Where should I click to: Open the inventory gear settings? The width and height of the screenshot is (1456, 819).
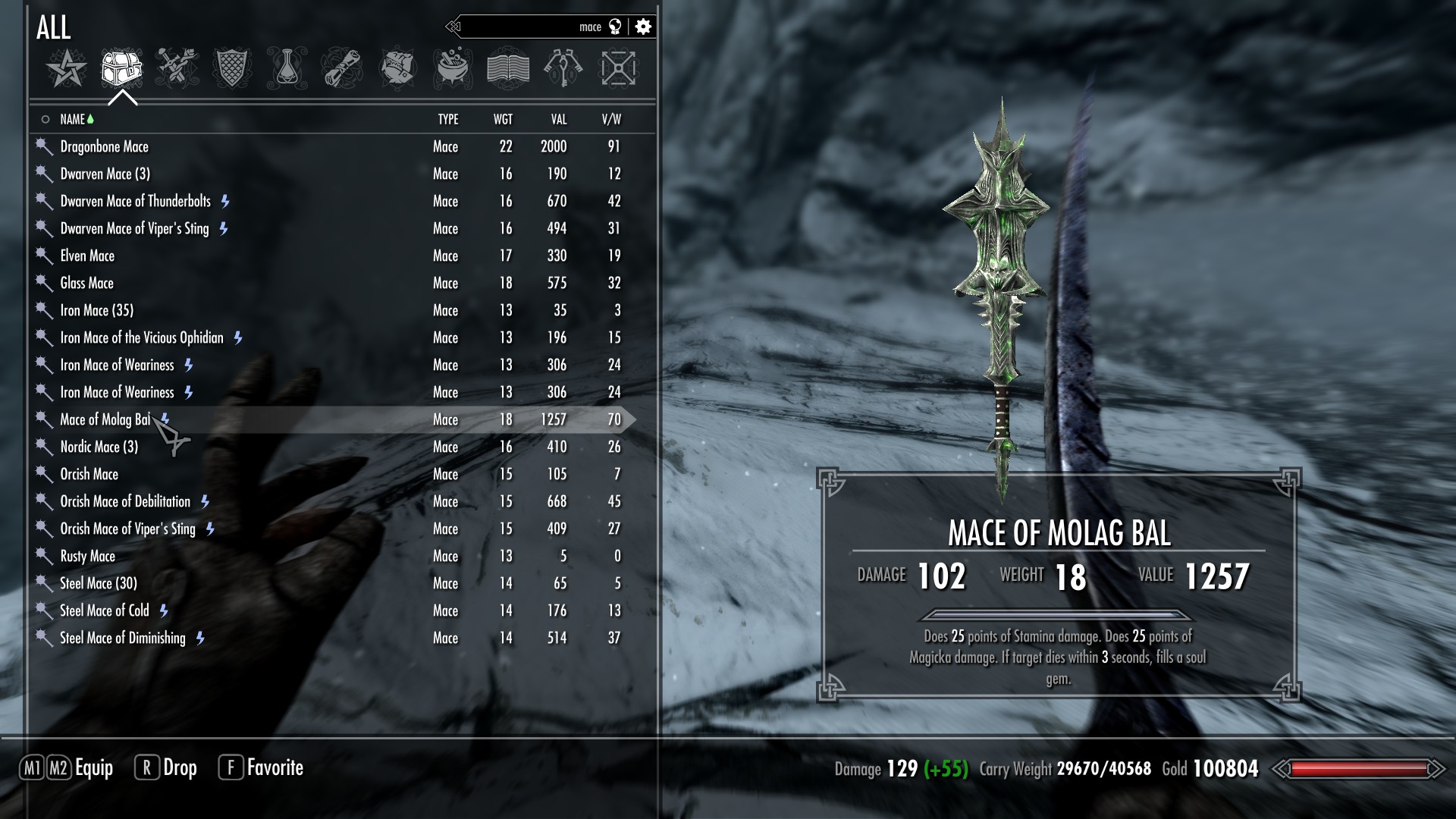[x=643, y=27]
